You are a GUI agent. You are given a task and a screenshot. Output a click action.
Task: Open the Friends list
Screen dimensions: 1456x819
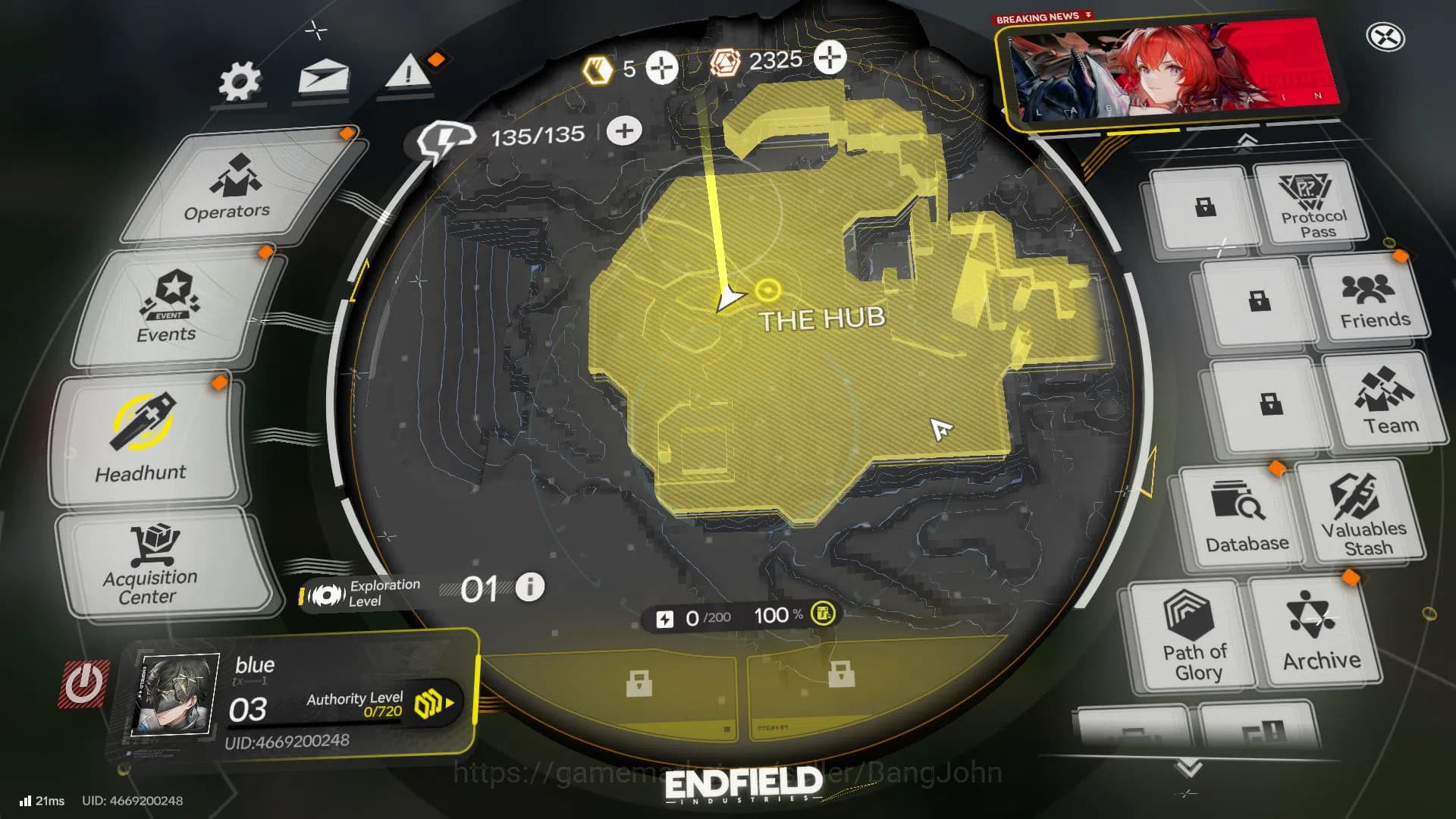click(1373, 302)
